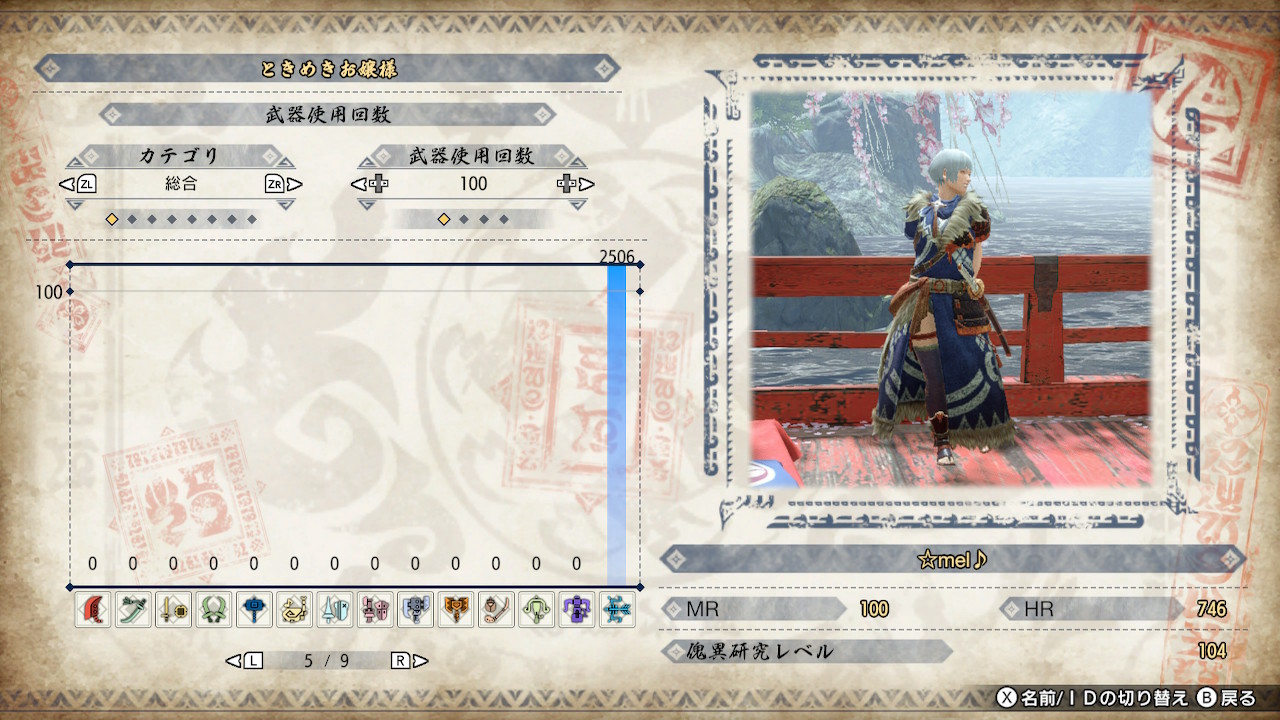Select the highlighted diamond under カテゴリ
Image resolution: width=1280 pixels, height=720 pixels.
(x=113, y=218)
